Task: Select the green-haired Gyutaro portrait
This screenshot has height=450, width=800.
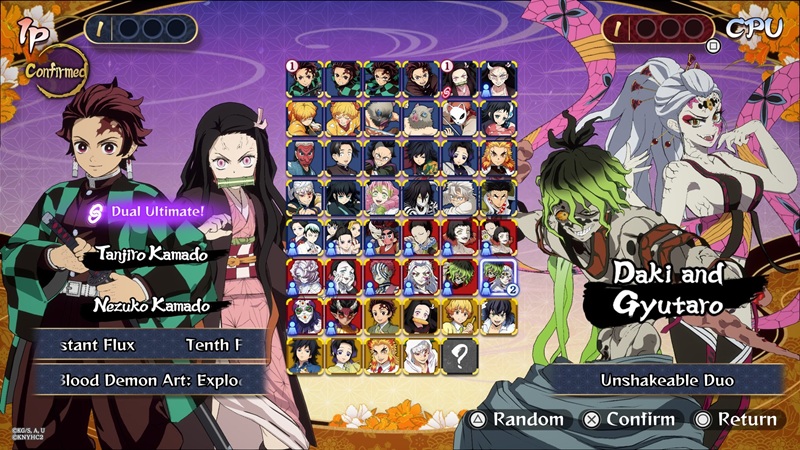Action: [459, 276]
